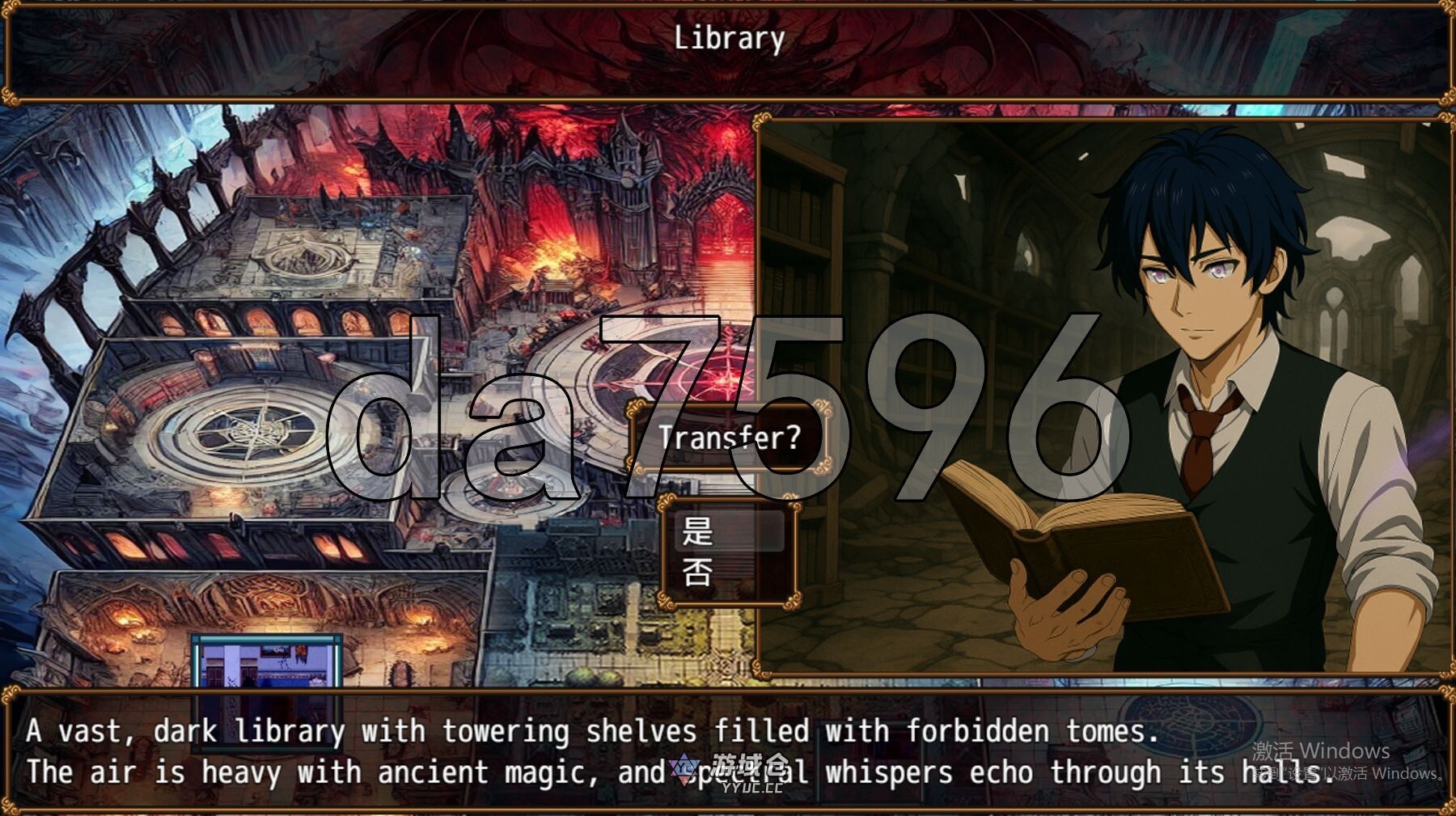
Task: Confirm transfer by choosing 是
Action: point(728,531)
